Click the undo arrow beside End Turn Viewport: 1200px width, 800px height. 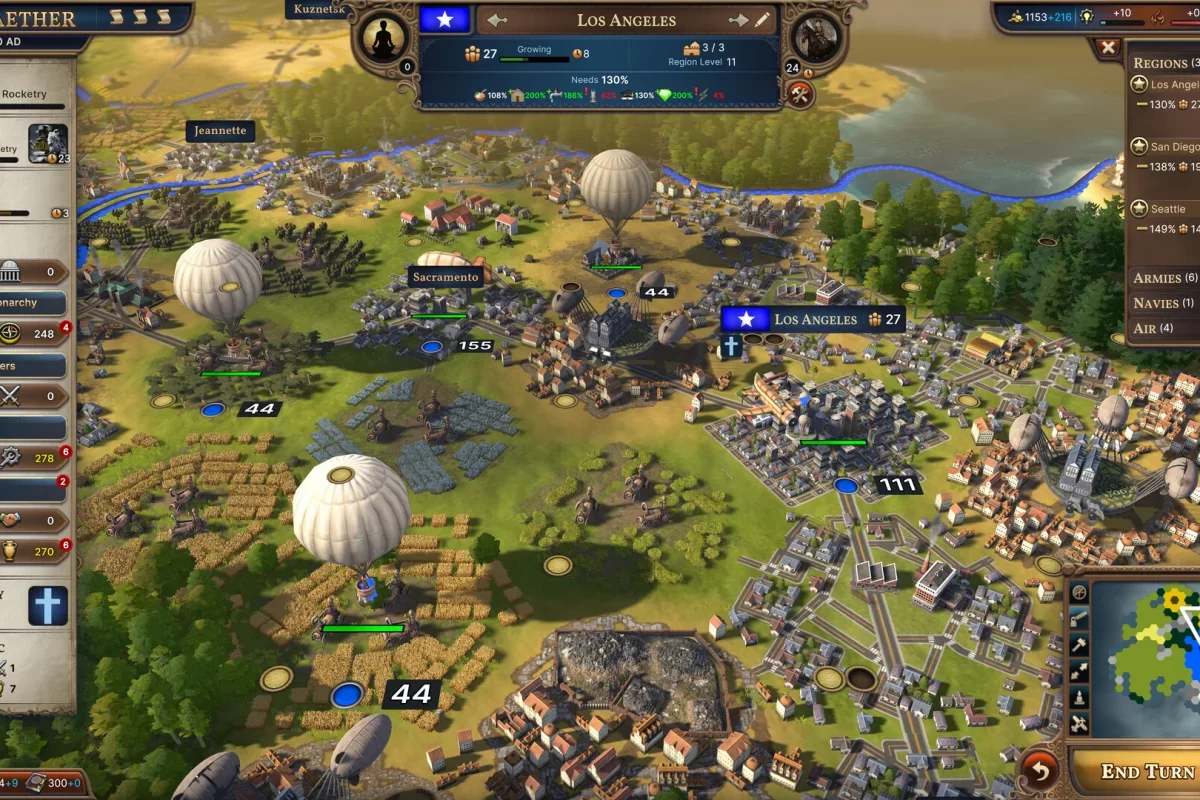tap(1040, 771)
